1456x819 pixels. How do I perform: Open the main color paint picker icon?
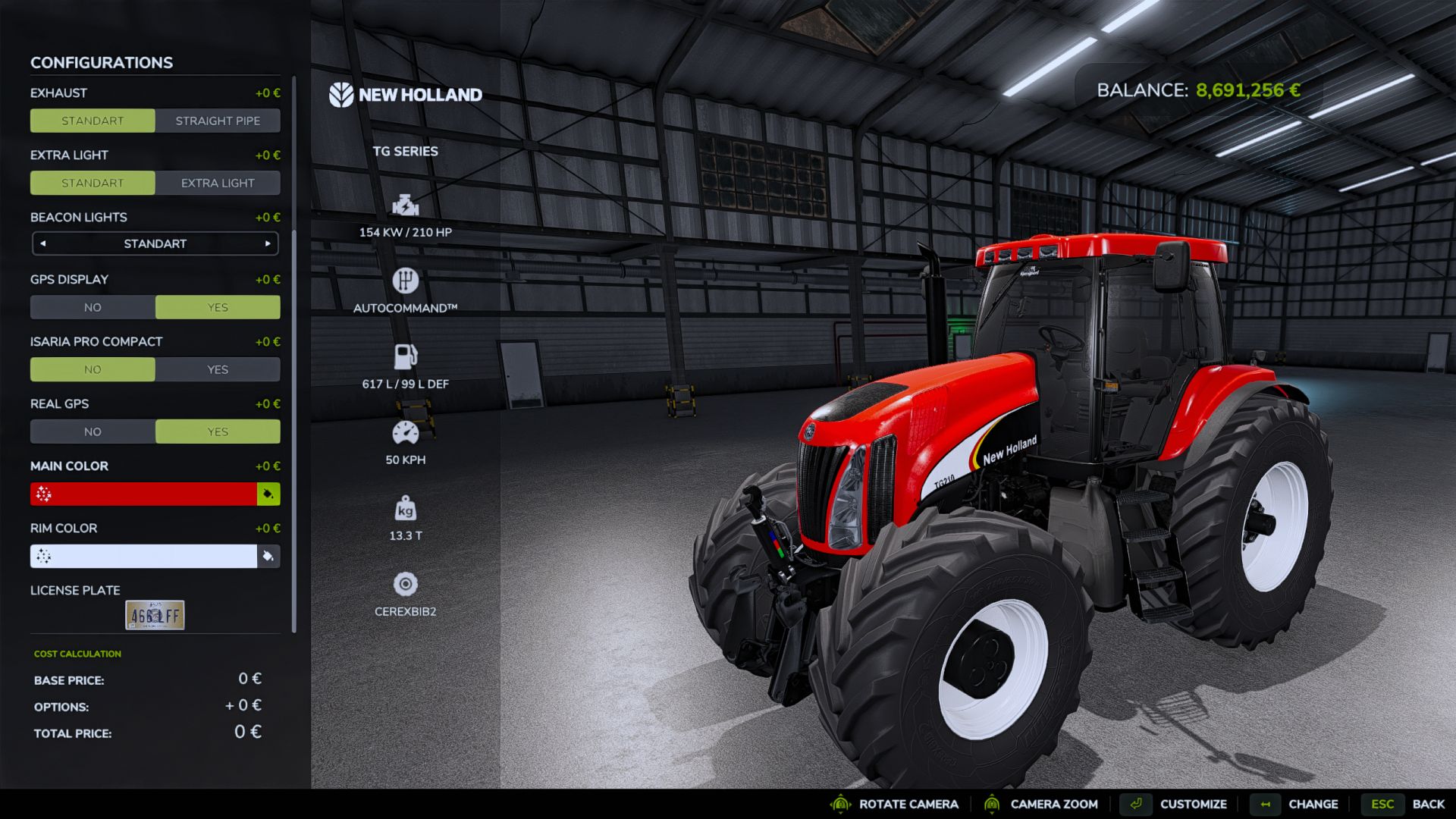click(x=267, y=494)
